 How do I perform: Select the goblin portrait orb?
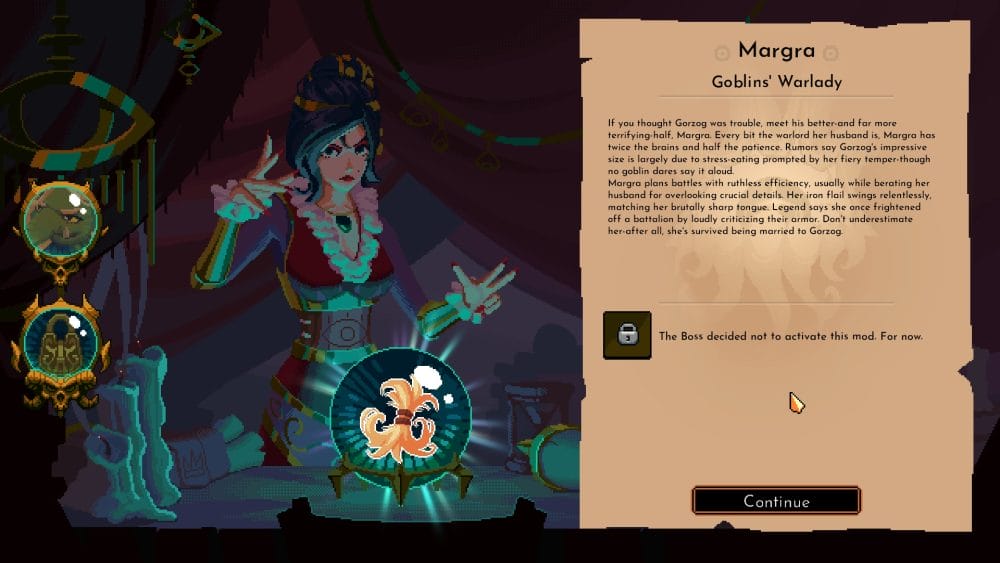tap(62, 219)
